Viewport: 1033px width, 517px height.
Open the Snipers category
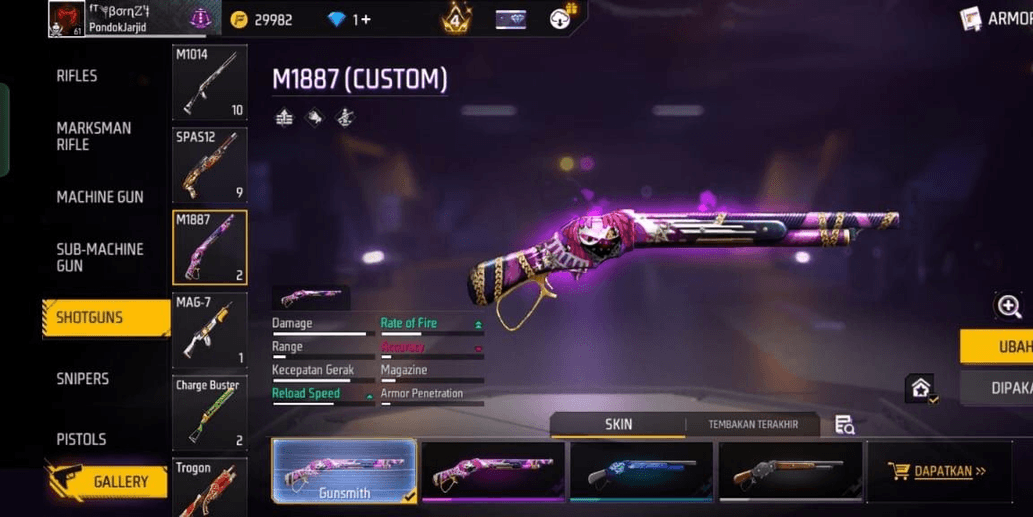(x=82, y=379)
